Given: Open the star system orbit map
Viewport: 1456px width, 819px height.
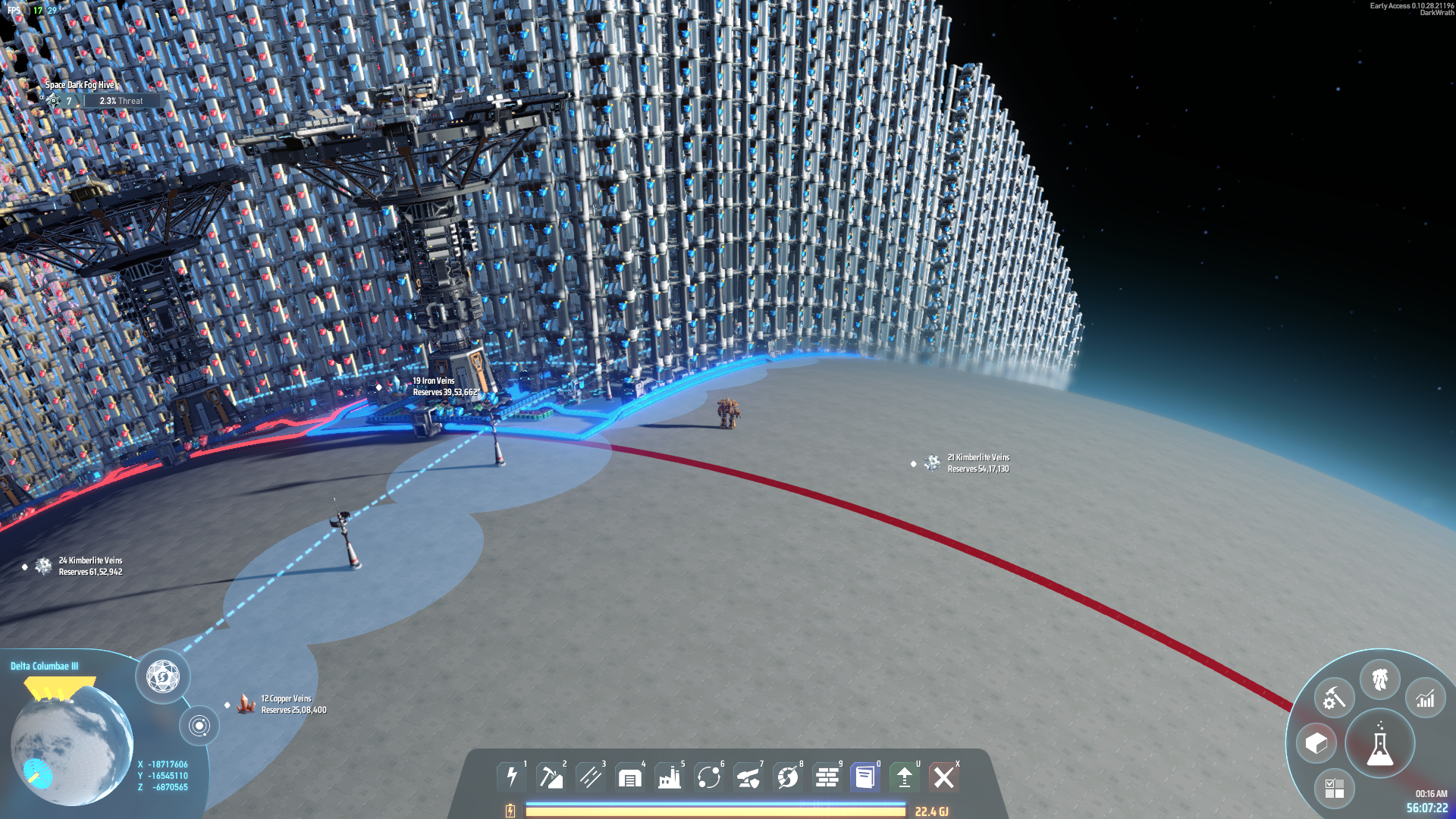Looking at the screenshot, I should point(199,726).
